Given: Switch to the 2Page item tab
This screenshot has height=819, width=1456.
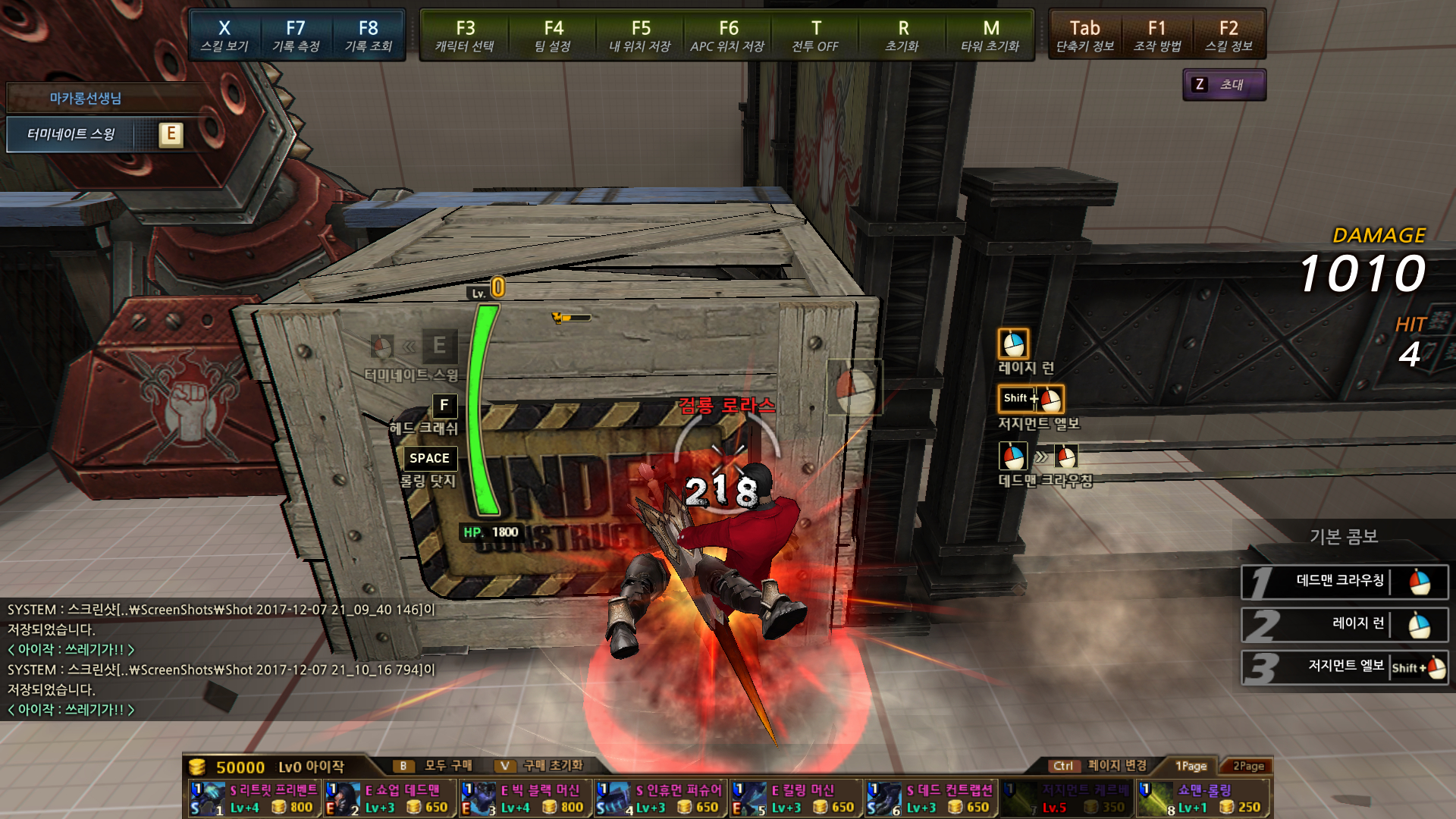Looking at the screenshot, I should click(1248, 766).
